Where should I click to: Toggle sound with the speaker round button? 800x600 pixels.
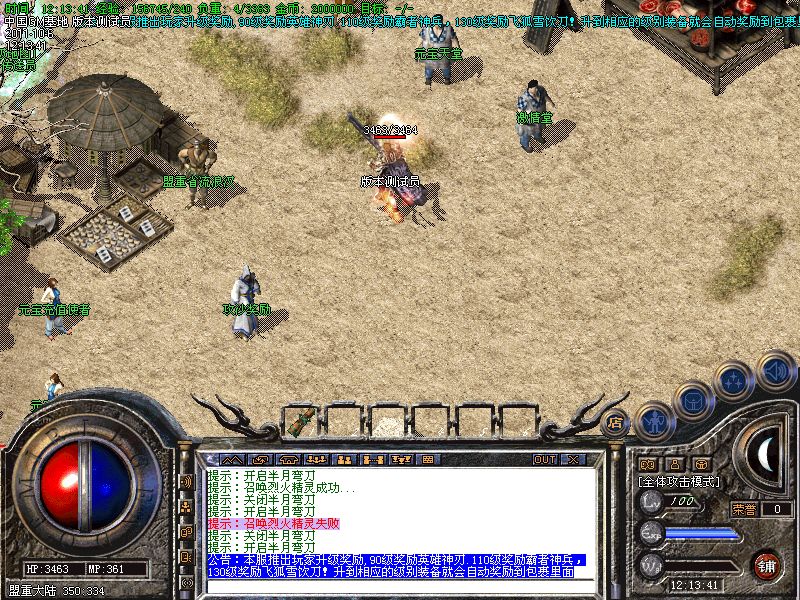(x=775, y=370)
